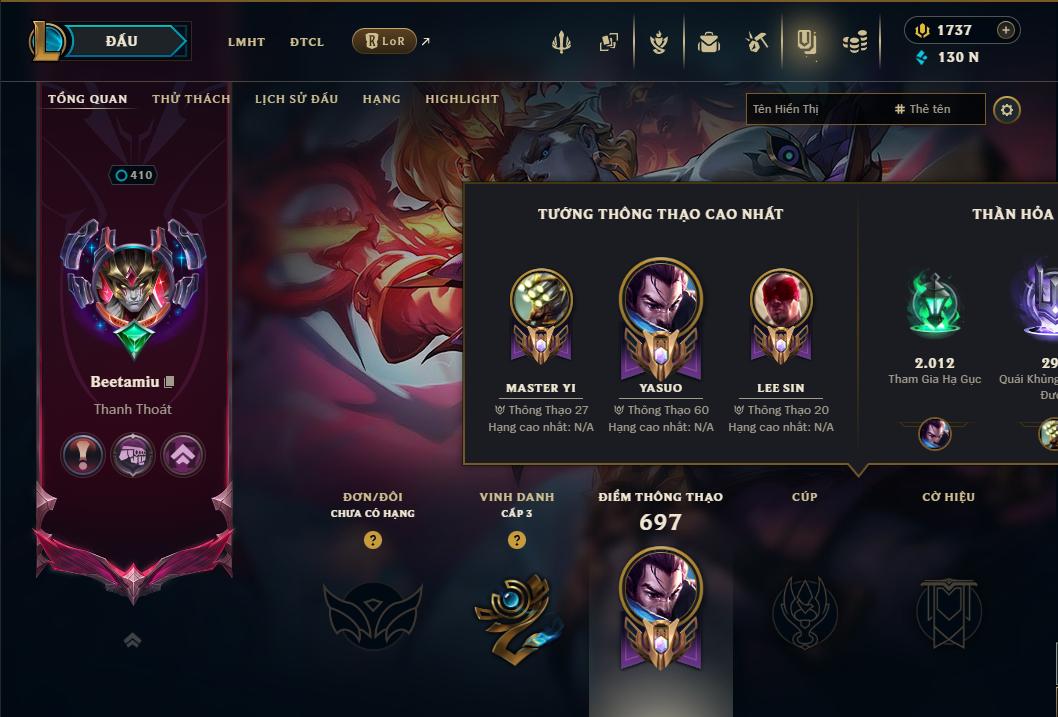Viewport: 1058px width, 717px height.
Task: Open profile settings gear icon
Action: coord(1007,109)
